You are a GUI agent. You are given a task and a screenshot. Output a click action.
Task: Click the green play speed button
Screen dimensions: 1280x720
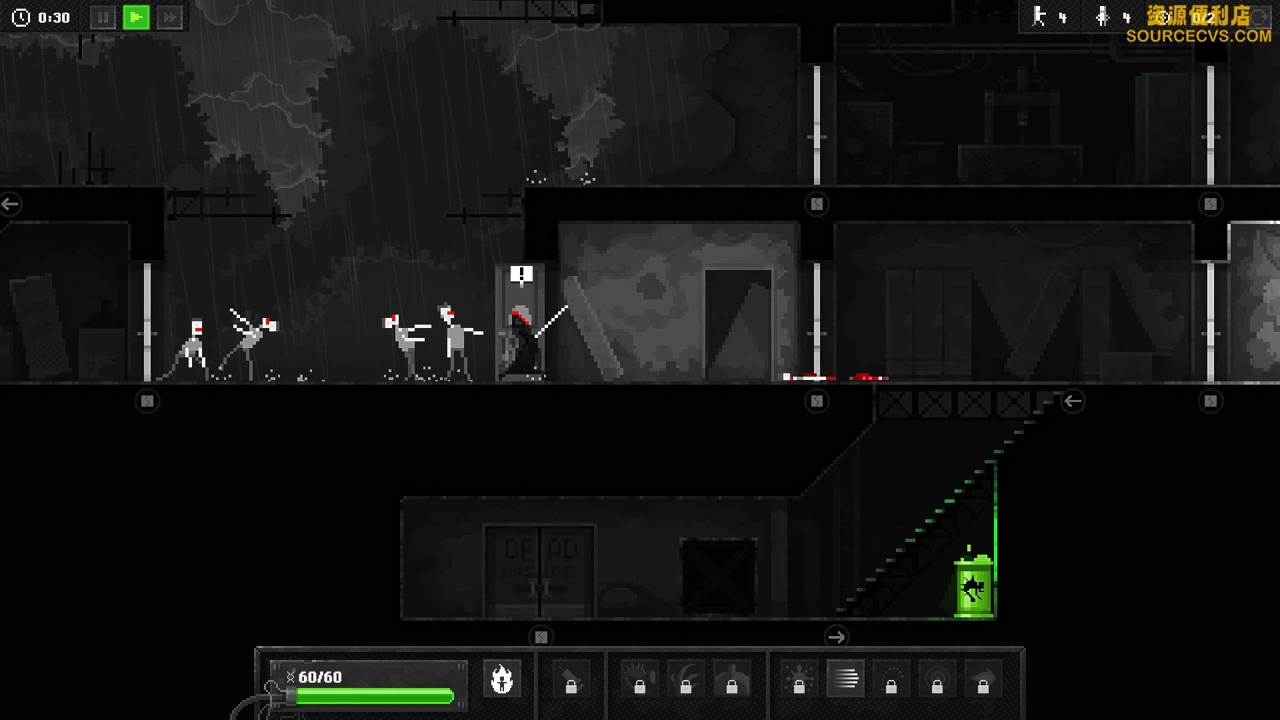[136, 17]
